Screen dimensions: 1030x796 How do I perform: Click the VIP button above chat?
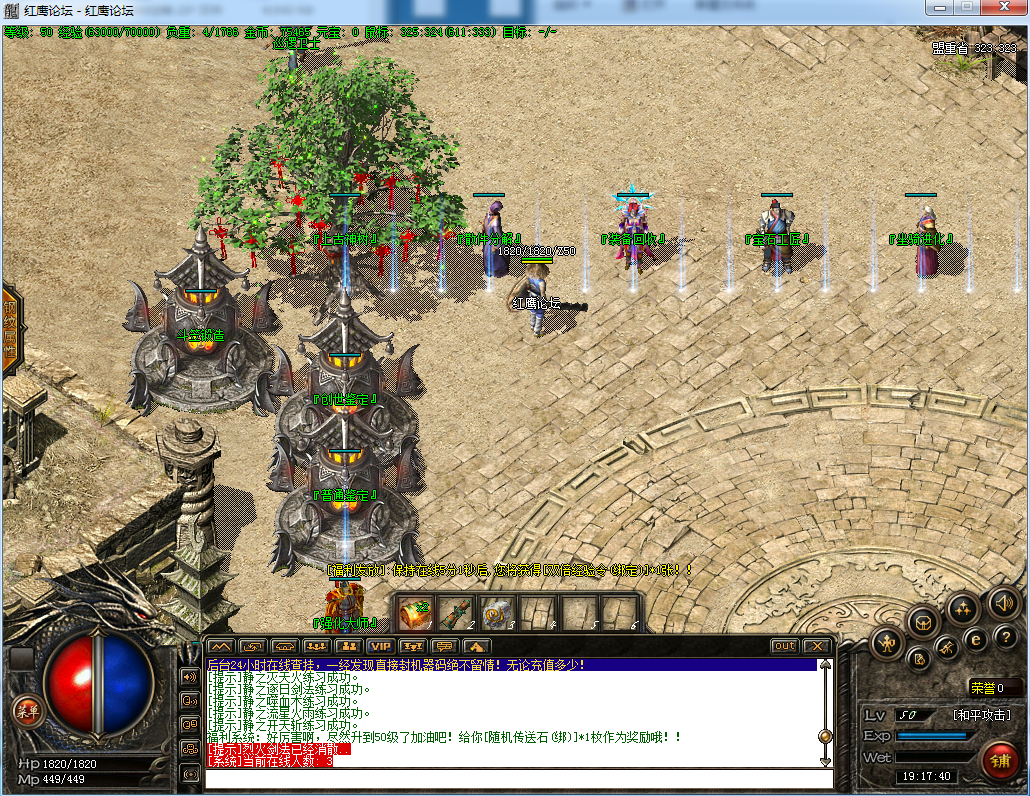[x=379, y=646]
